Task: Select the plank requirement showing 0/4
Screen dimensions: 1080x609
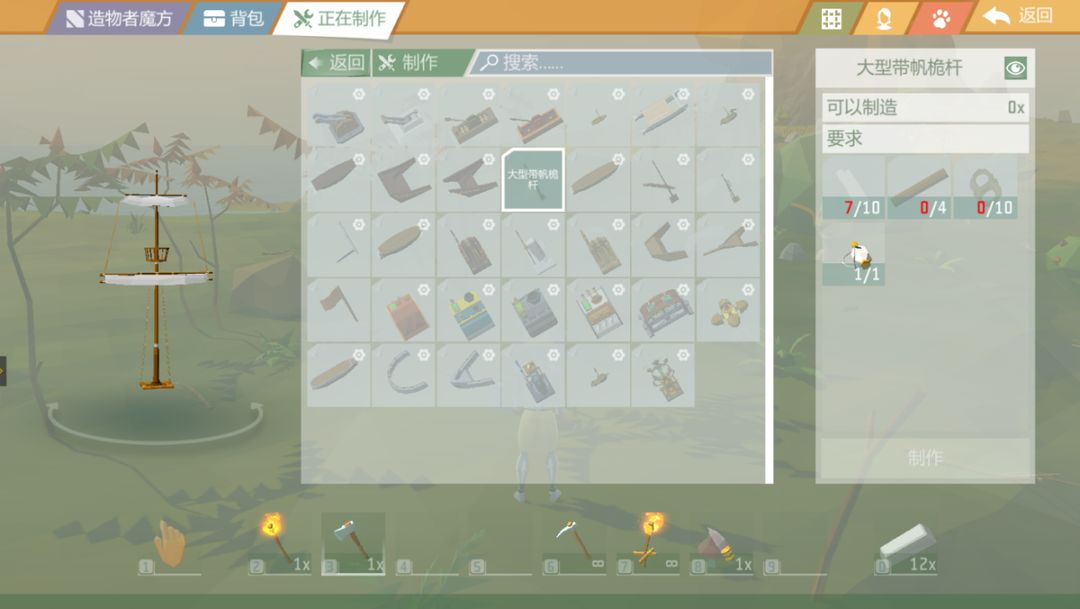Action: point(919,187)
